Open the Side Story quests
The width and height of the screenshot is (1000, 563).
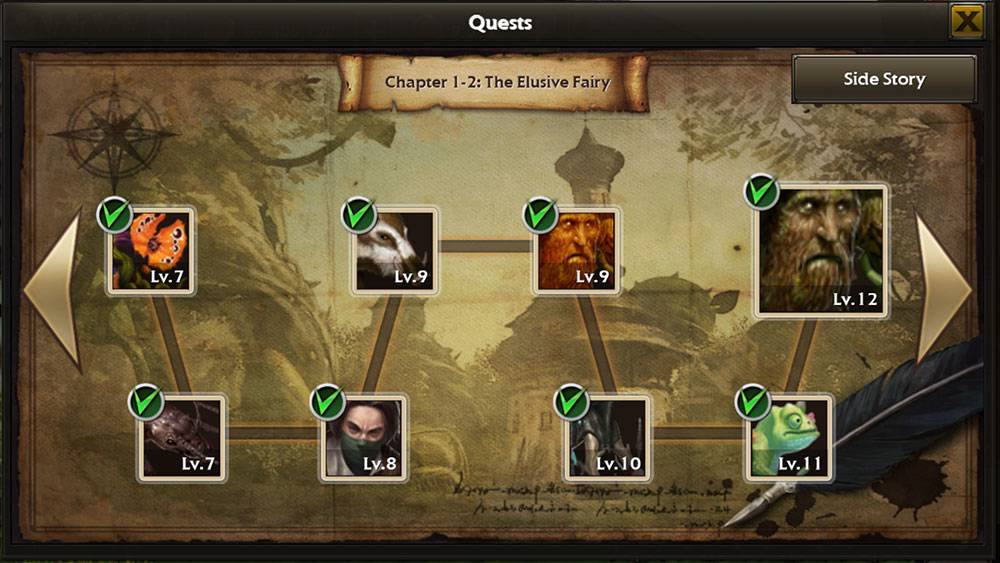(x=884, y=79)
